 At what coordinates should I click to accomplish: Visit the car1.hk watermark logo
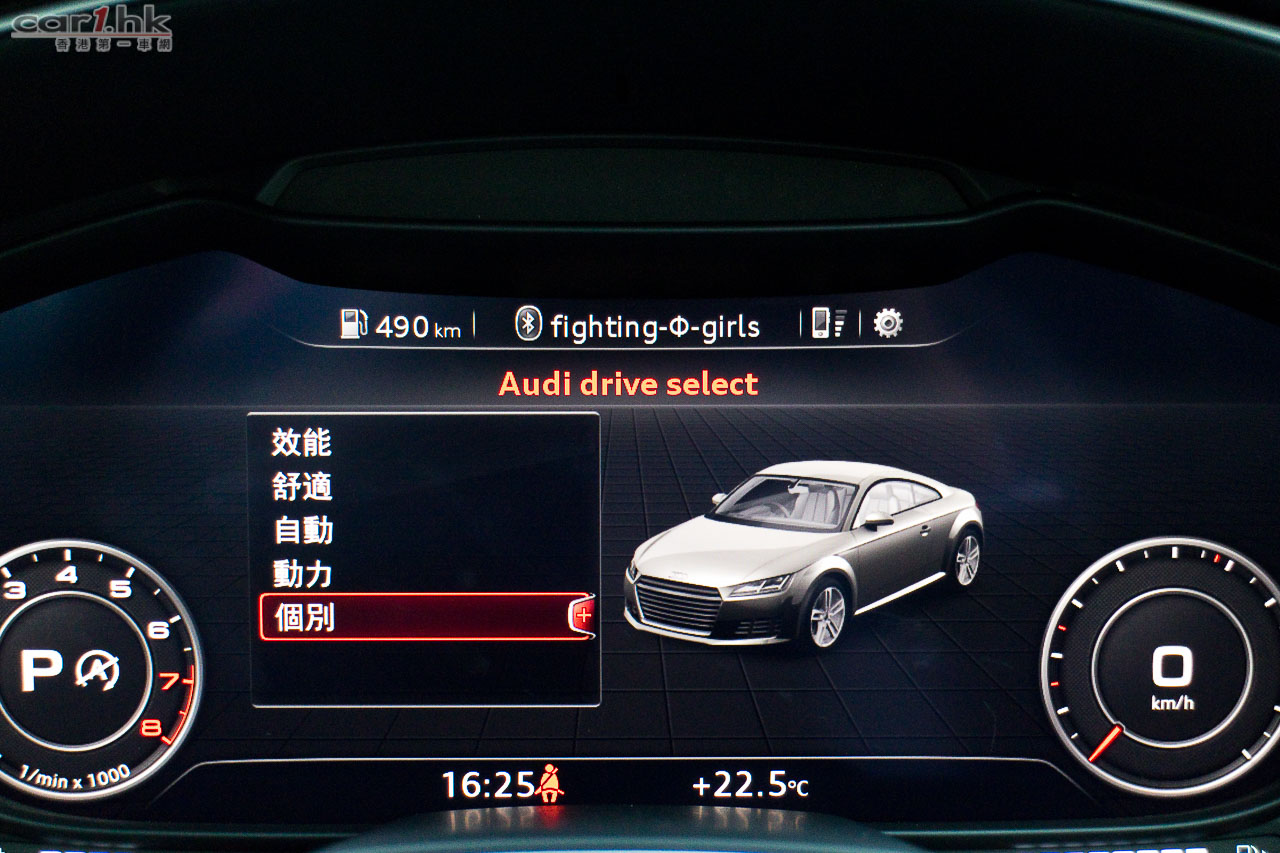click(92, 27)
